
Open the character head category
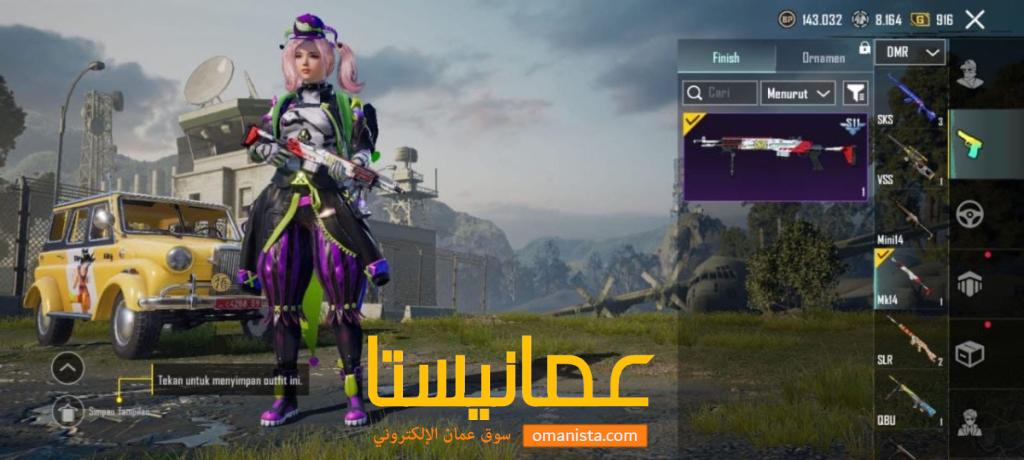[x=968, y=74]
